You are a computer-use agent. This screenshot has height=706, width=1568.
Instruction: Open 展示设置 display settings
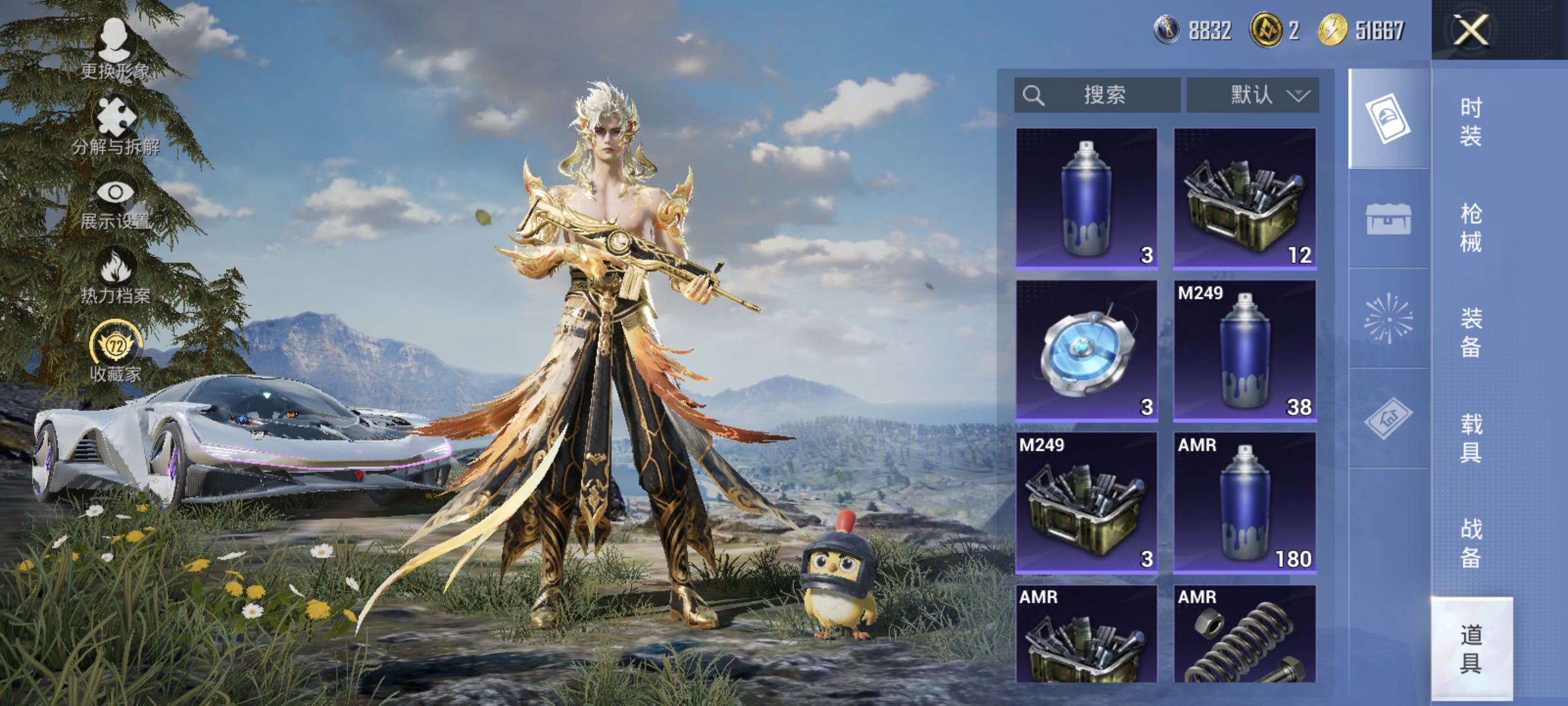click(x=116, y=202)
